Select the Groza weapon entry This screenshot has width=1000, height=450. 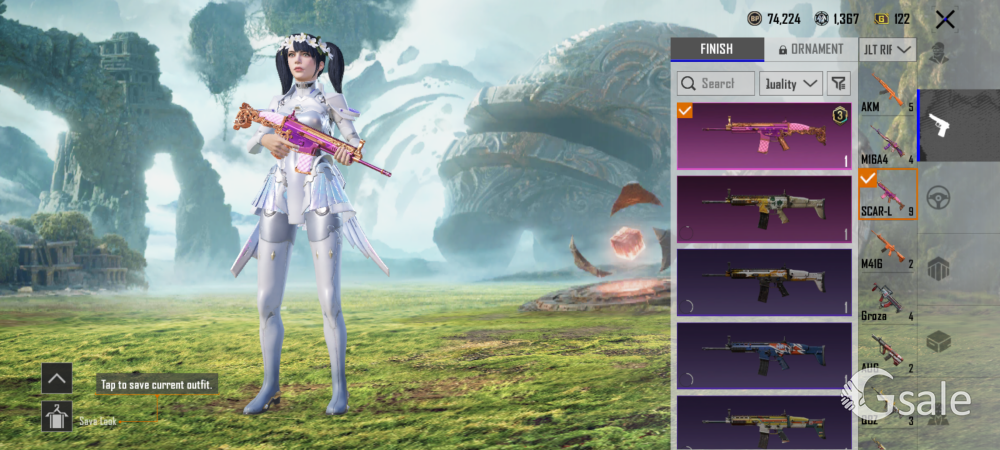(887, 301)
